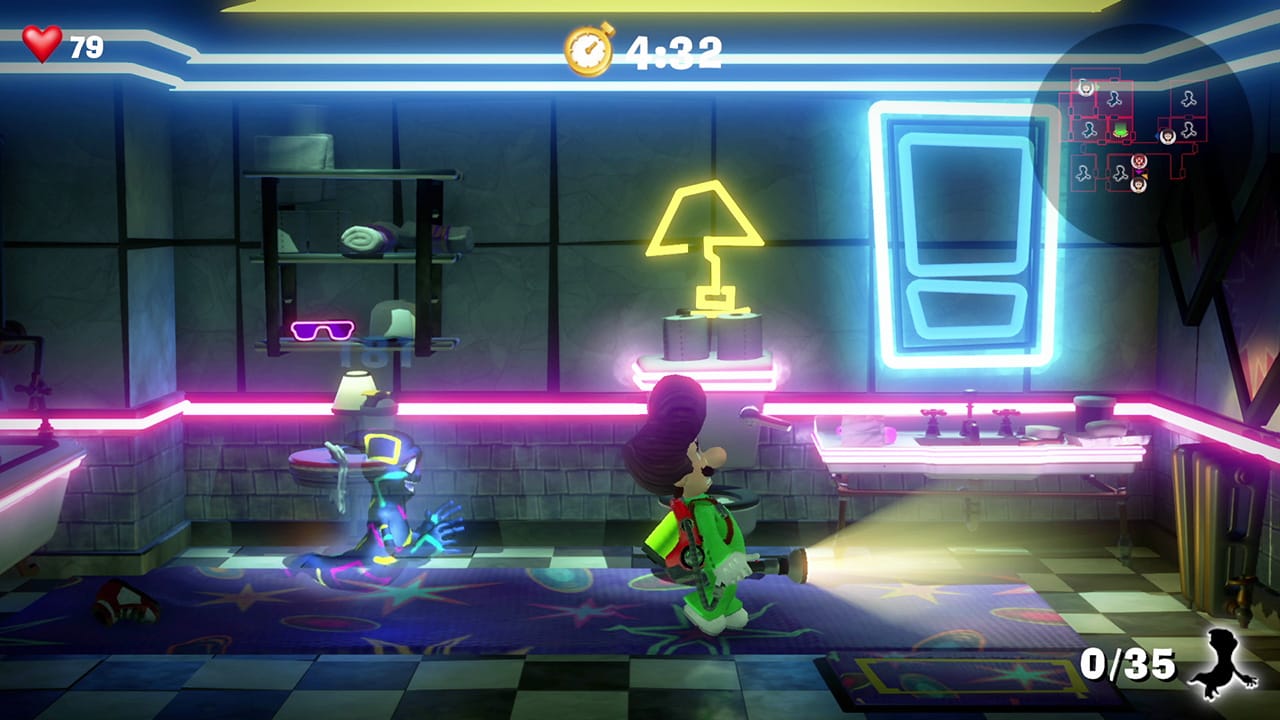Click the blue arrow marker on the minimap
Screen dimensions: 1280x720
1157,136
